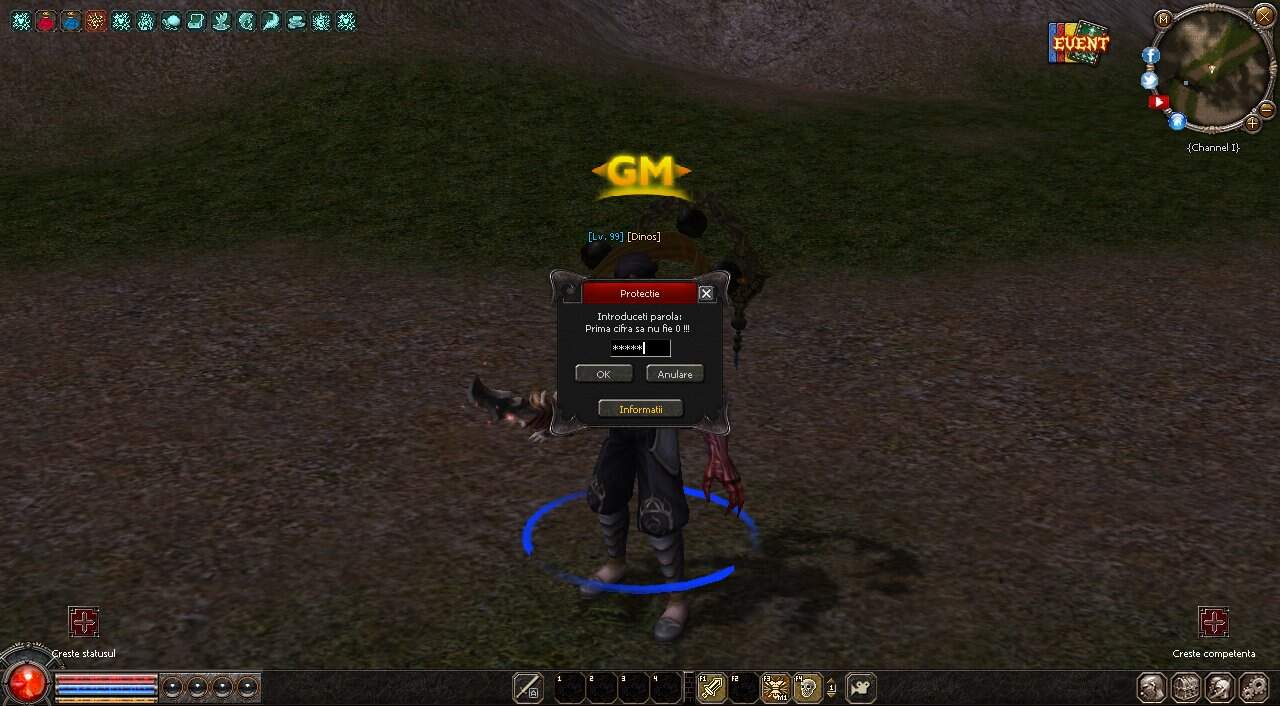The image size is (1280, 706).
Task: Activate the F1 sword skill slot
Action: pyautogui.click(x=711, y=688)
